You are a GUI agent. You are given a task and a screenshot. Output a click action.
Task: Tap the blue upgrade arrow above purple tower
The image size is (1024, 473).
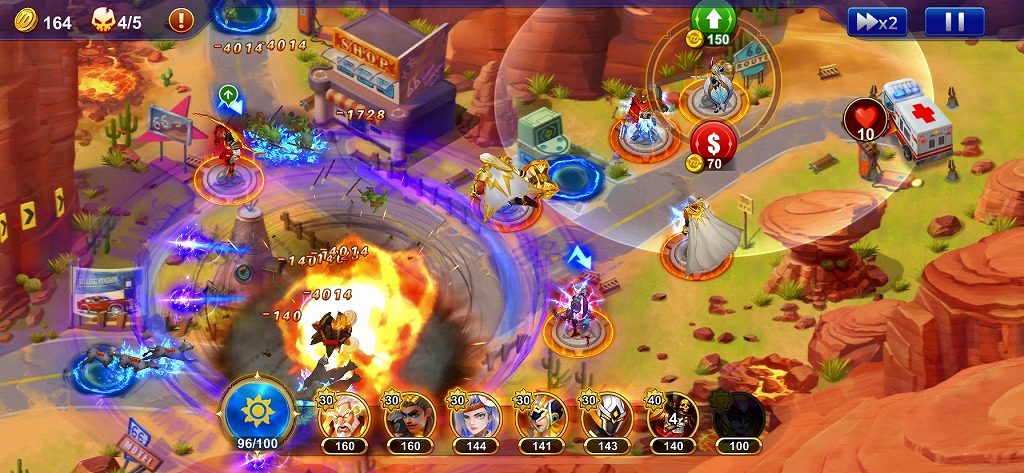tap(579, 259)
